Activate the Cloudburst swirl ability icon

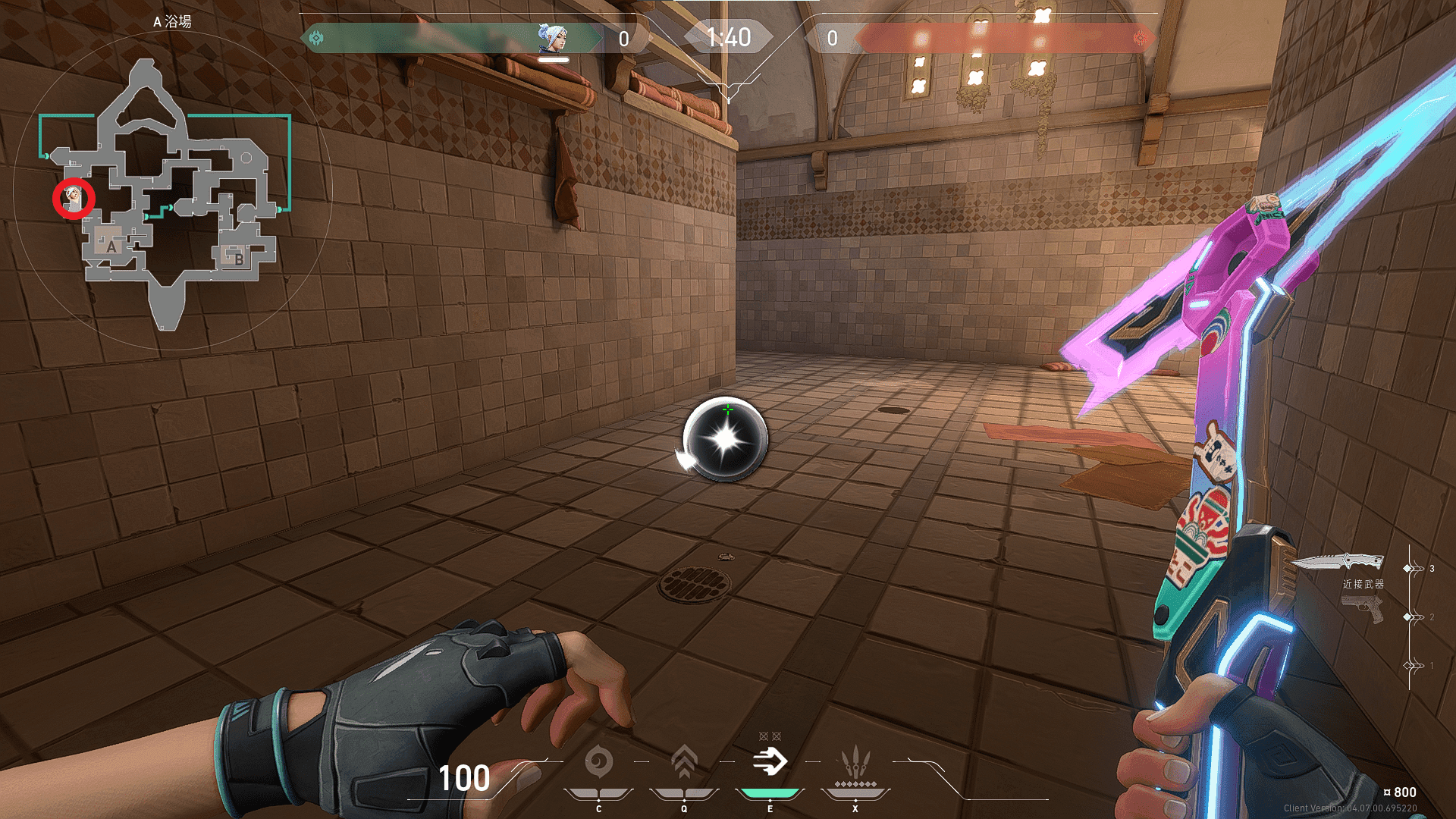pyautogui.click(x=598, y=761)
